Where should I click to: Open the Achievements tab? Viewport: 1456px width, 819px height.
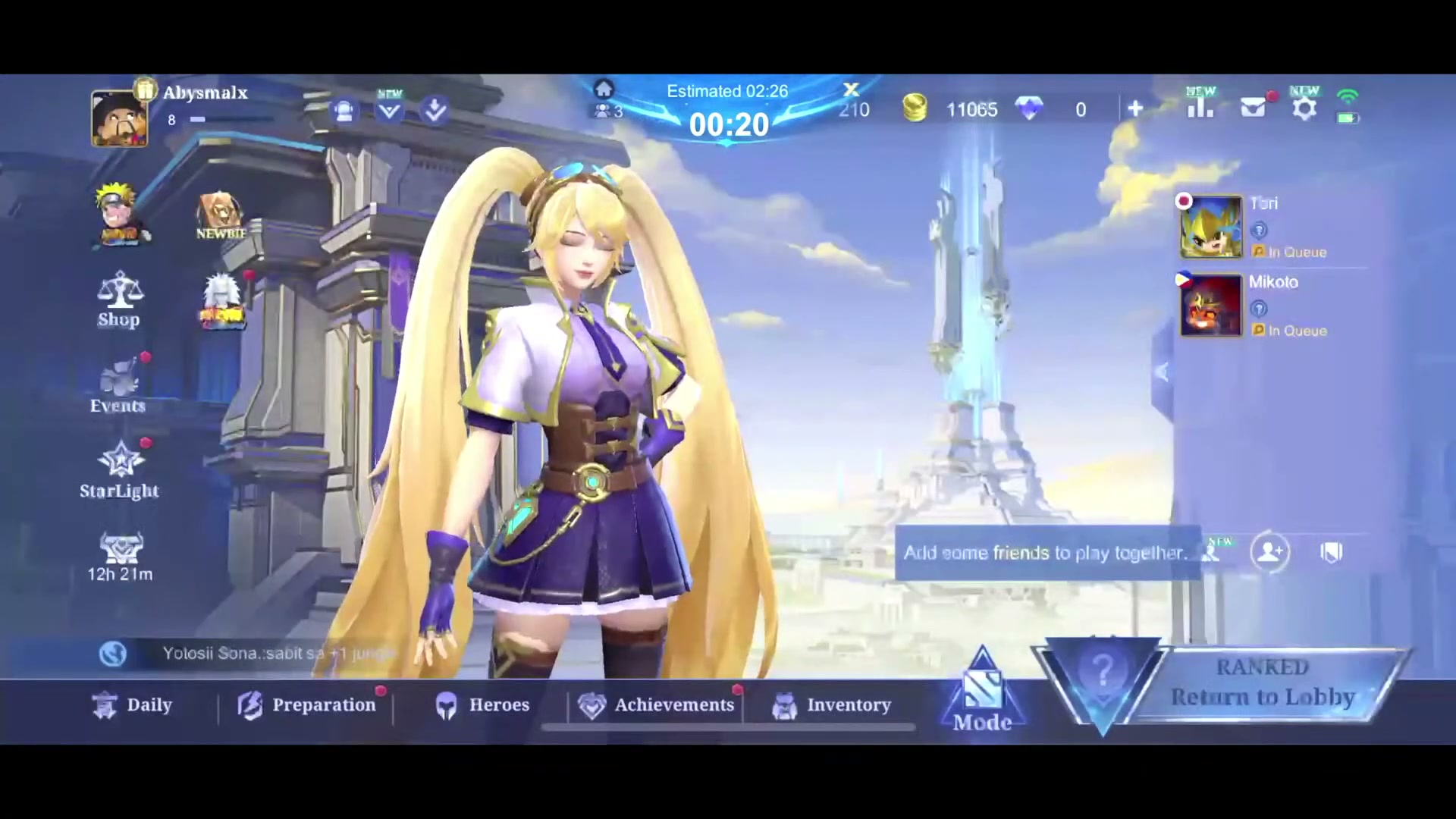pos(655,704)
